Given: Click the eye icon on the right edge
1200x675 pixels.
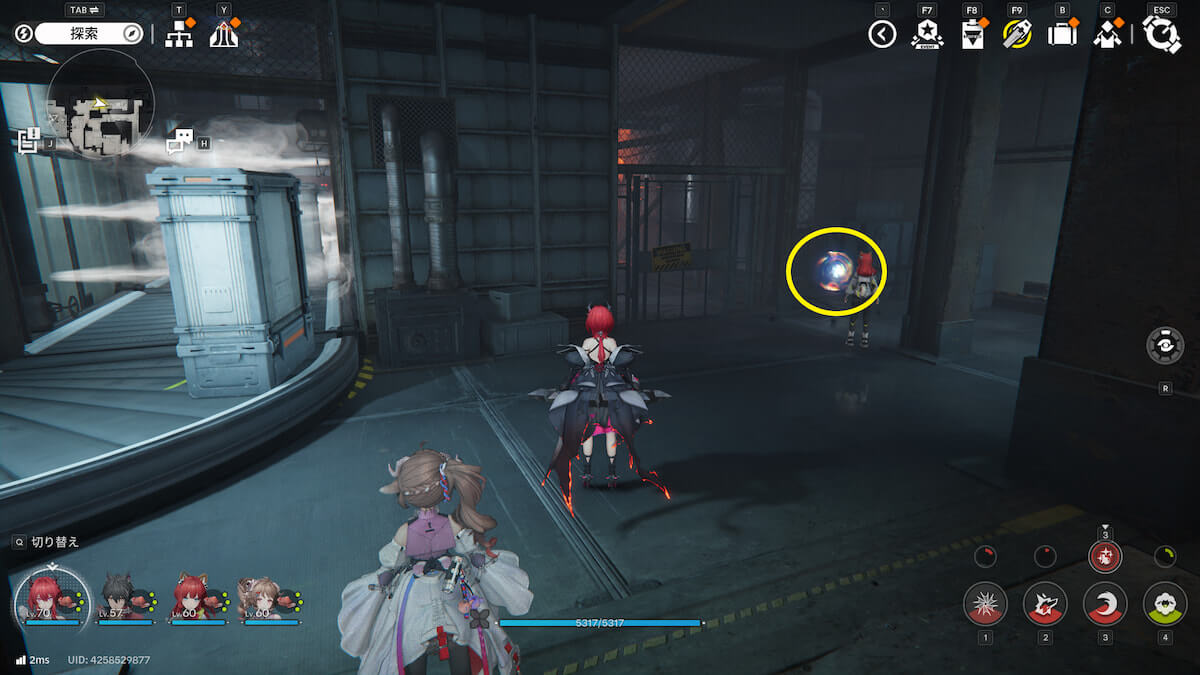Looking at the screenshot, I should tap(1165, 345).
